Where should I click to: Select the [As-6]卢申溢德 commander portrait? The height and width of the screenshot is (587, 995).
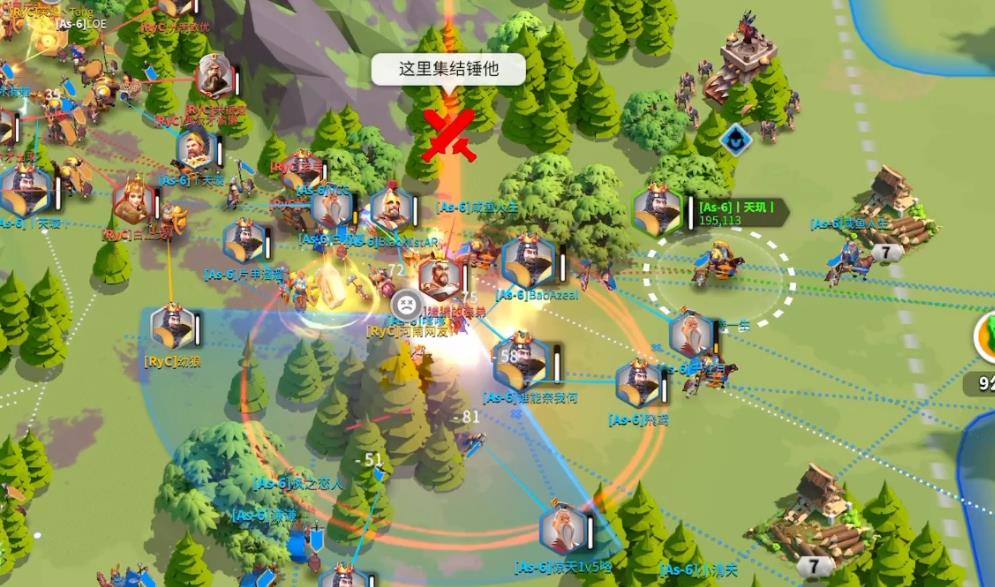coord(244,243)
